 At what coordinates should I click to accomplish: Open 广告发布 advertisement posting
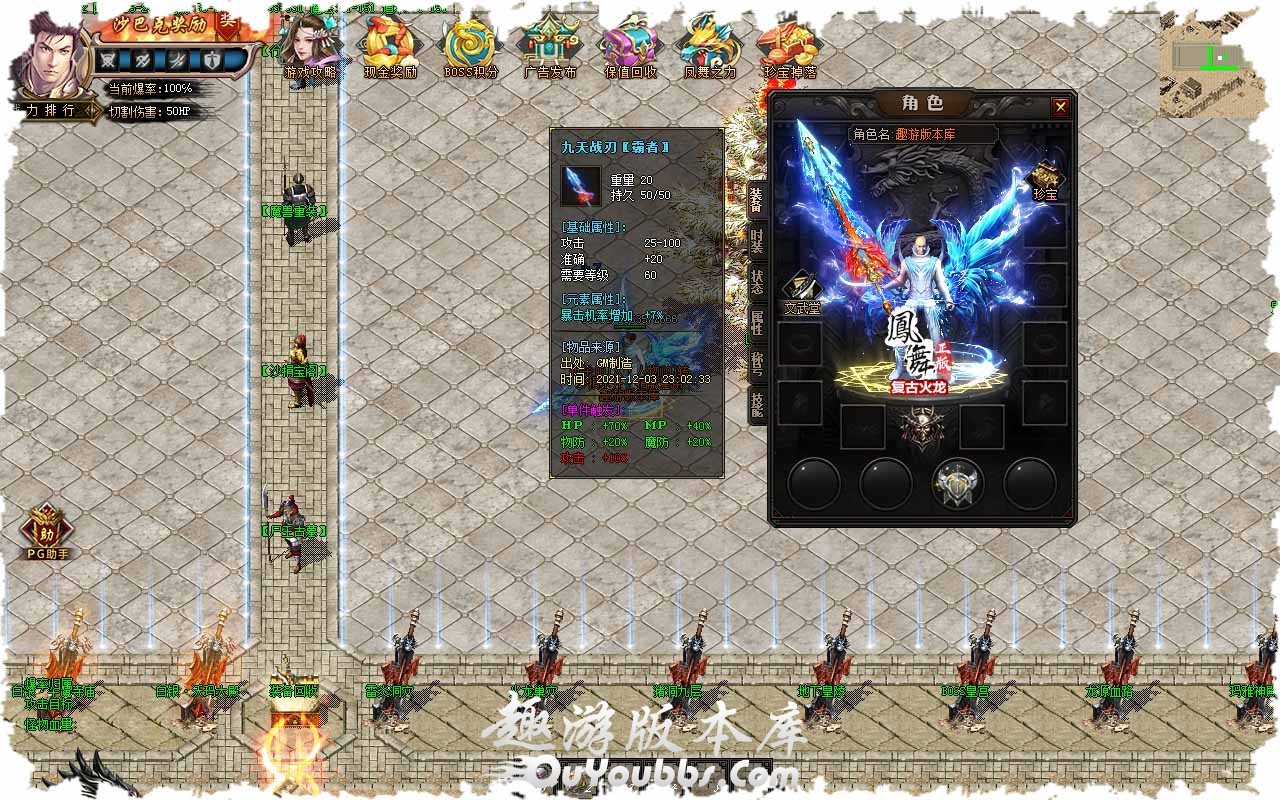coord(550,45)
